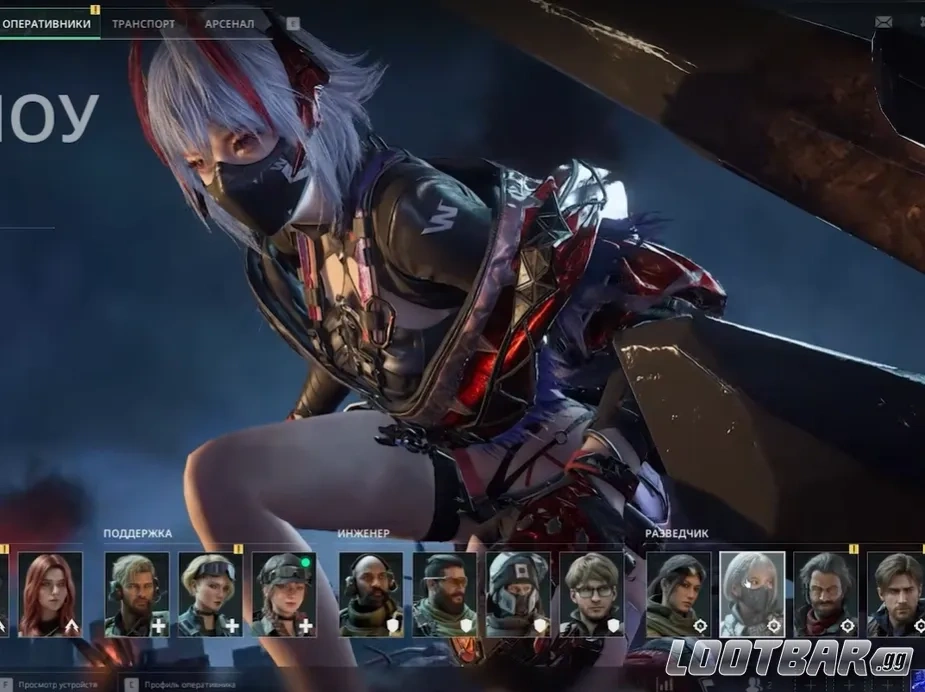This screenshot has height=692, width=925.
Task: Switch to the Оперативники tab
Action: point(47,23)
